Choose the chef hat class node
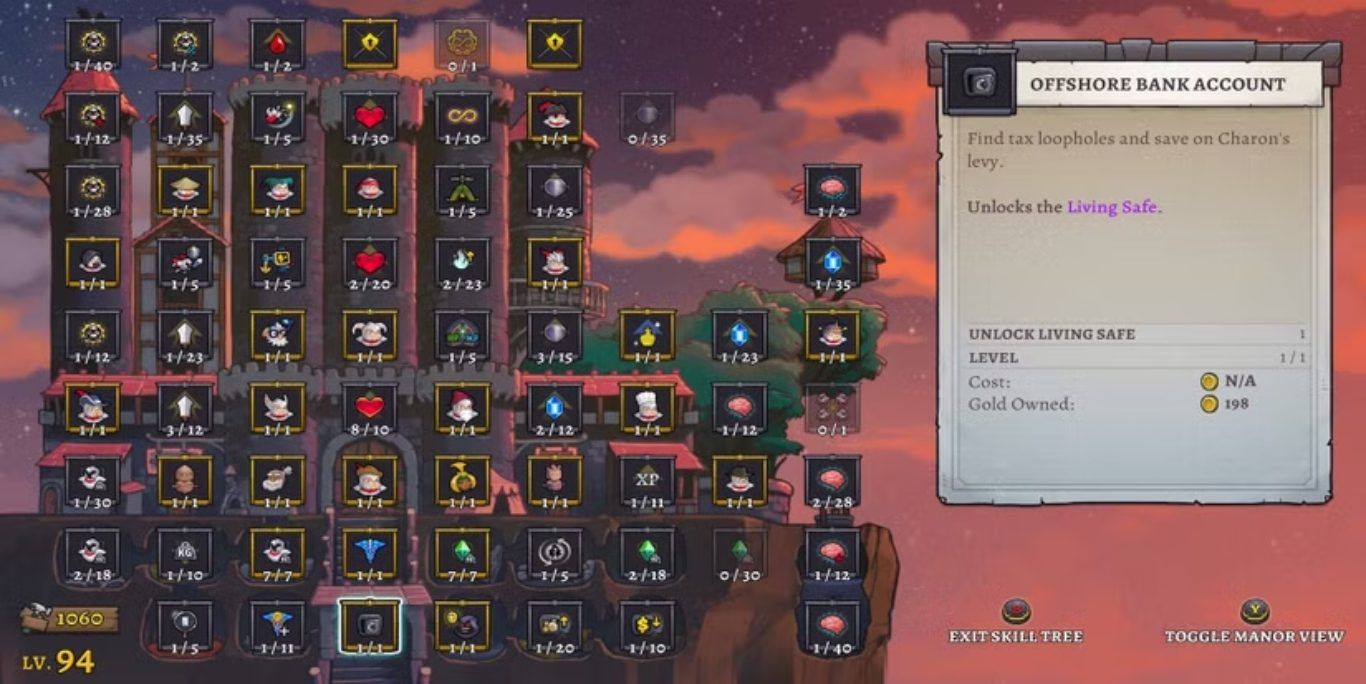1366x684 pixels. coord(647,406)
